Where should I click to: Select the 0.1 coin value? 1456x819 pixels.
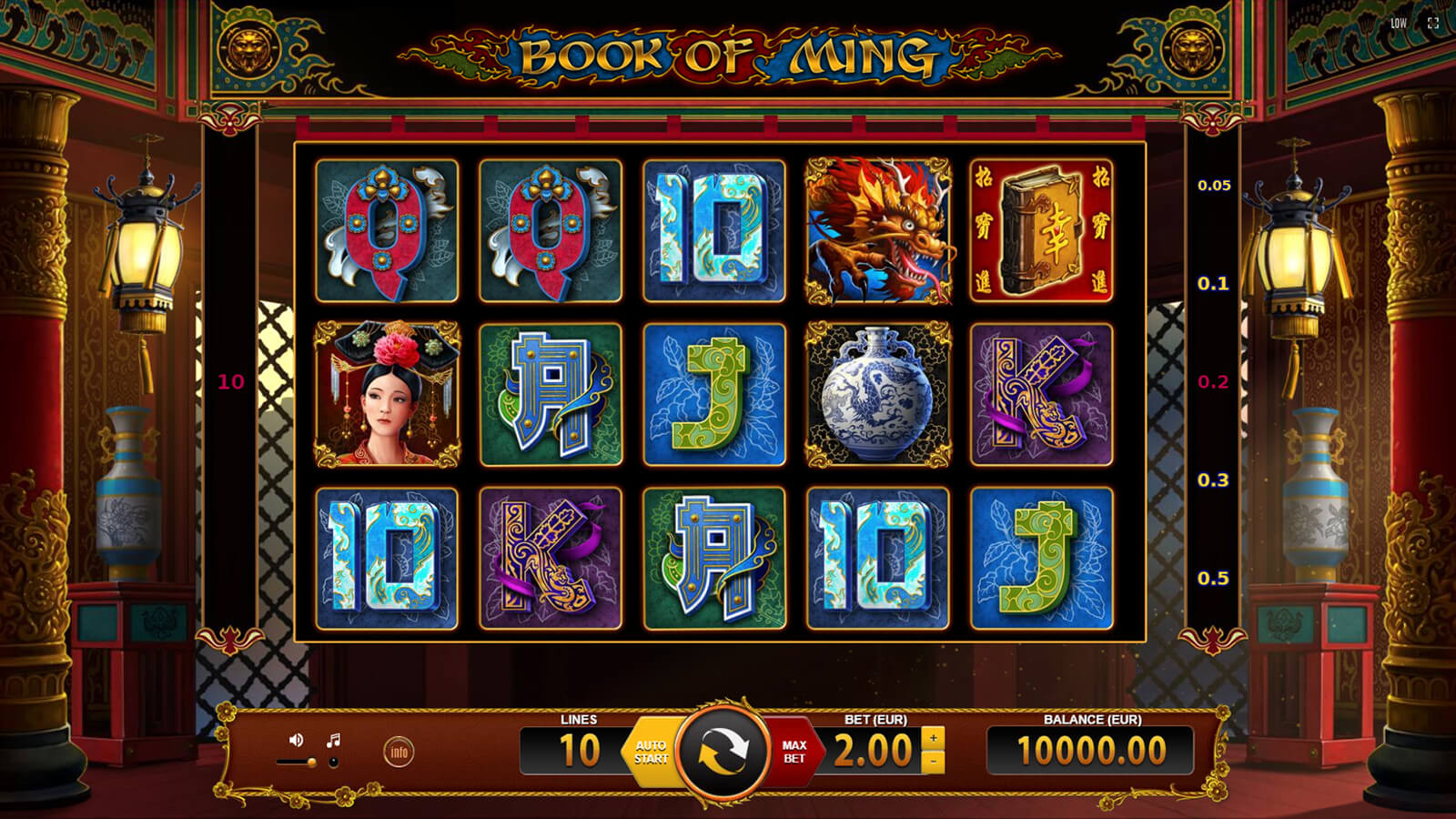[x=1214, y=284]
